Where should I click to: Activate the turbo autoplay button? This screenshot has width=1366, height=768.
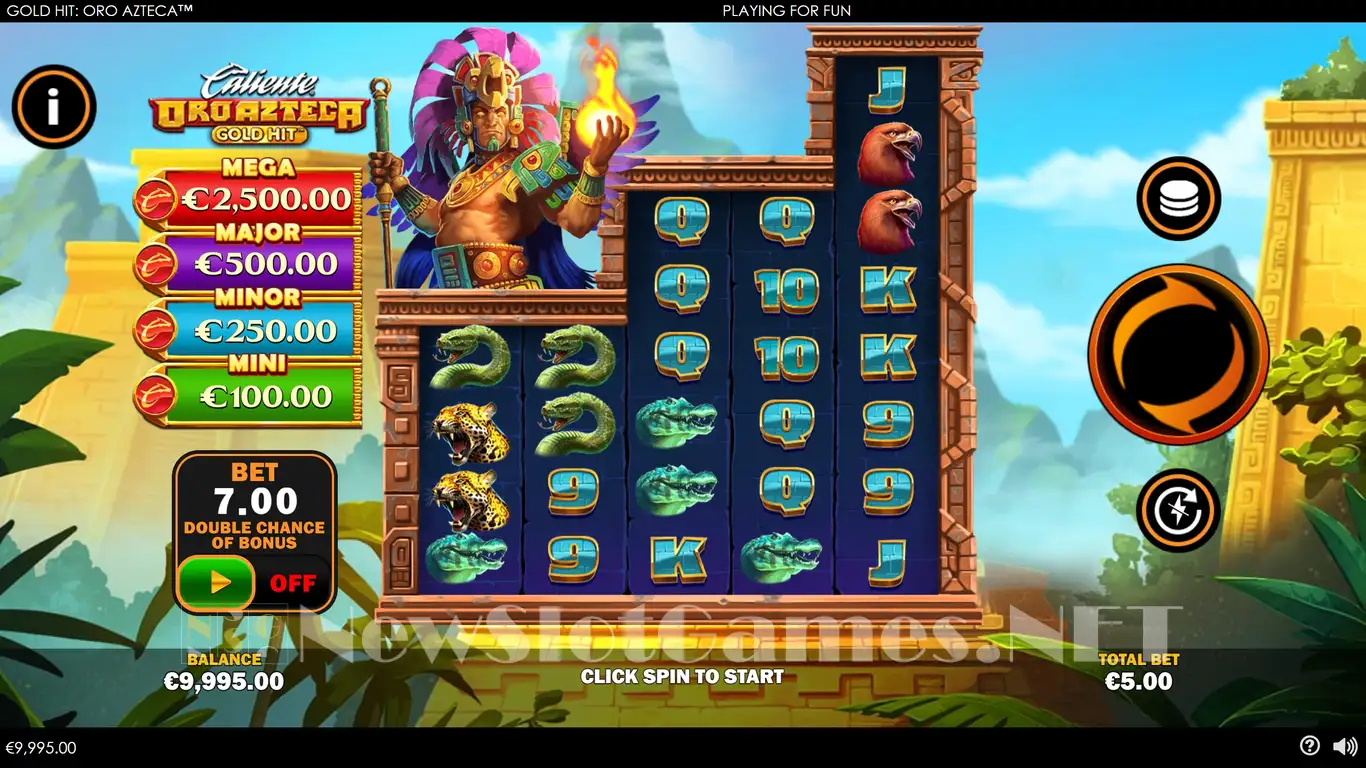click(1177, 510)
